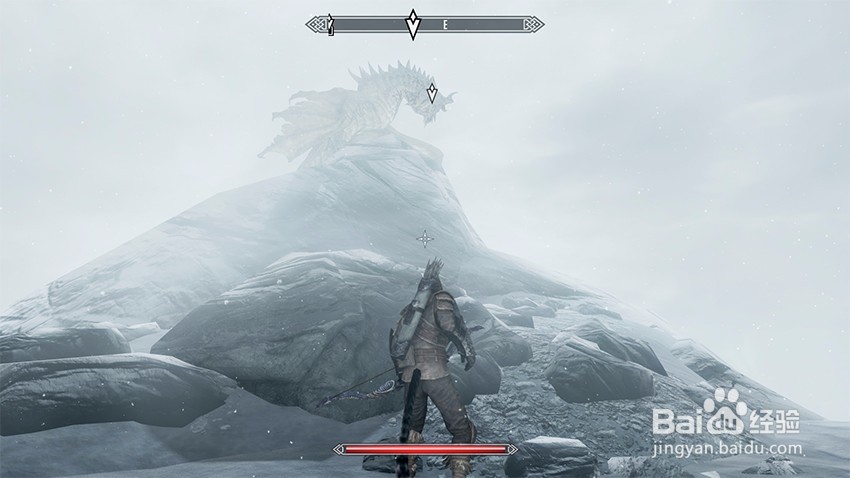Select the East letter on the compass
850x478 pixels.
pyautogui.click(x=444, y=24)
